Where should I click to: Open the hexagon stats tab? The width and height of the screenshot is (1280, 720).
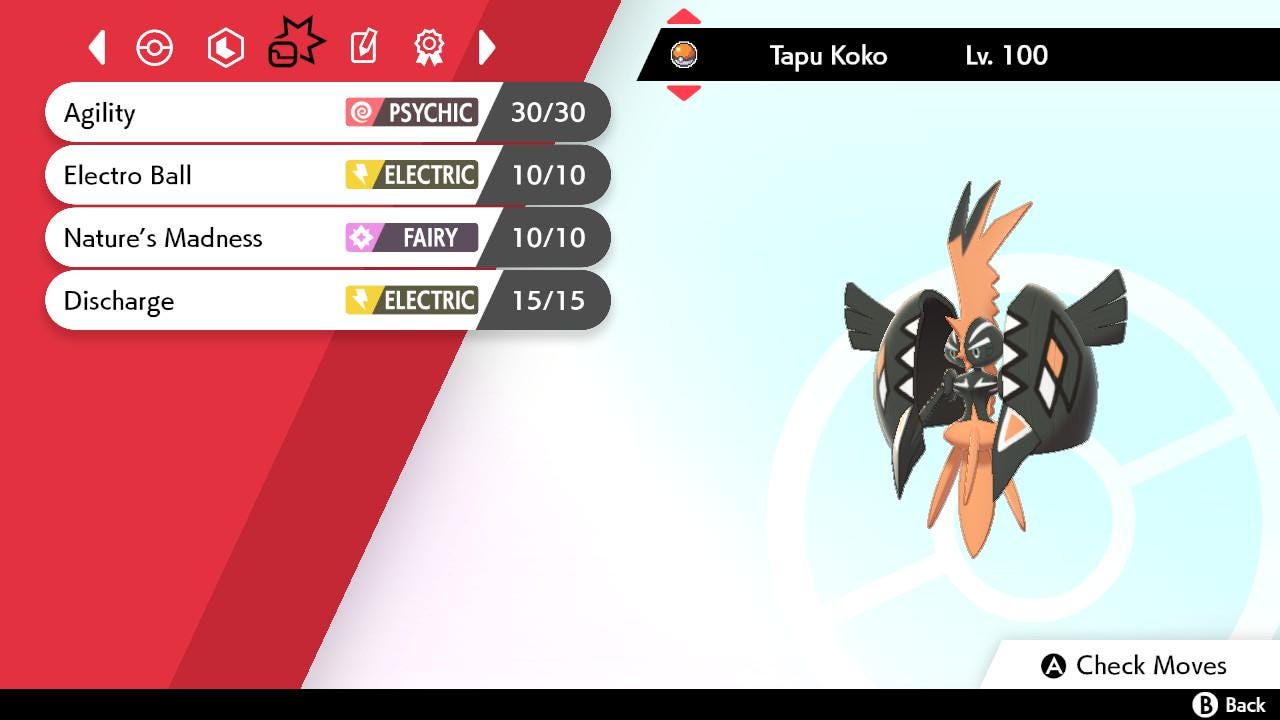(225, 47)
